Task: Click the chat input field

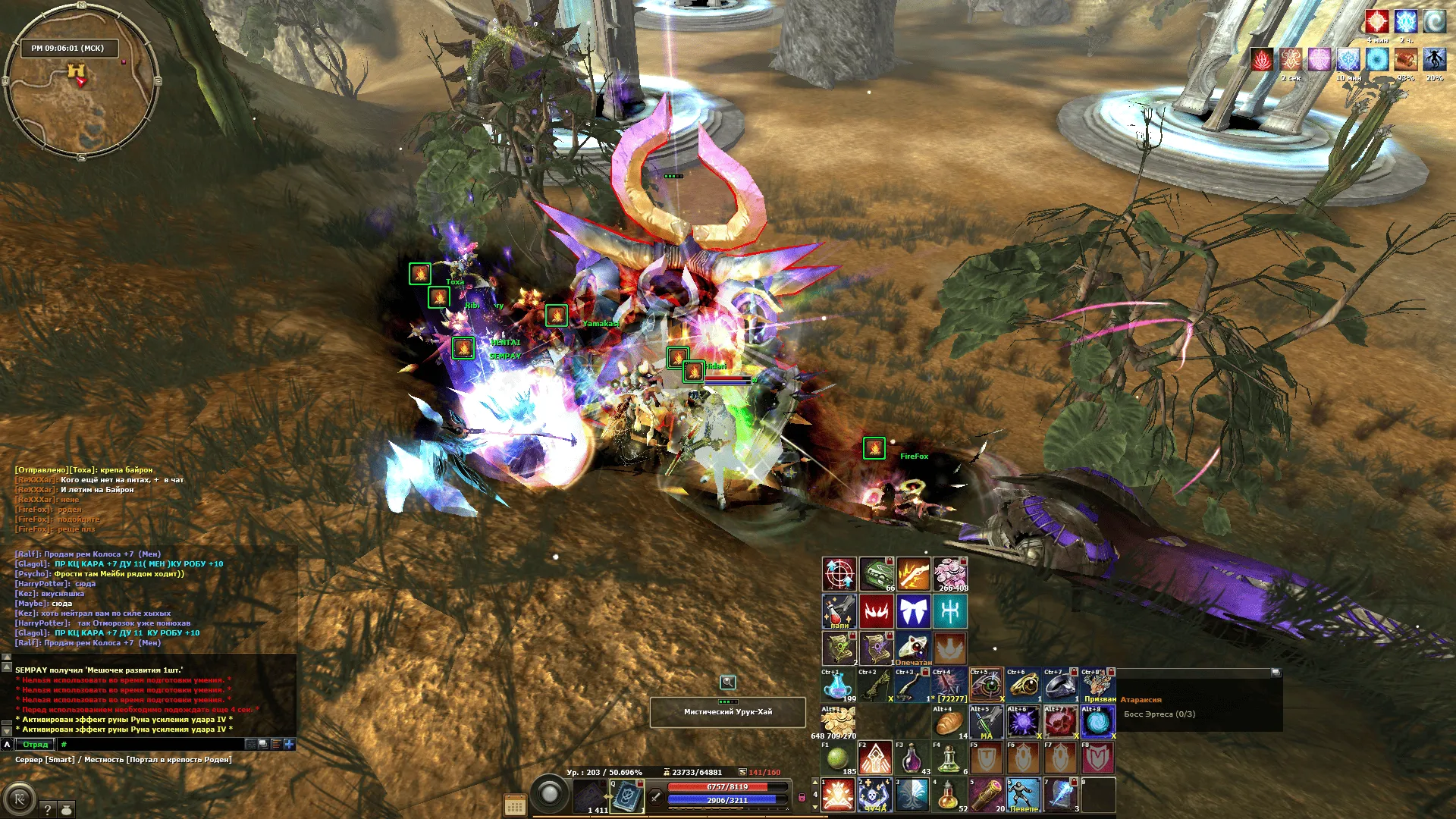Action: 152,745
